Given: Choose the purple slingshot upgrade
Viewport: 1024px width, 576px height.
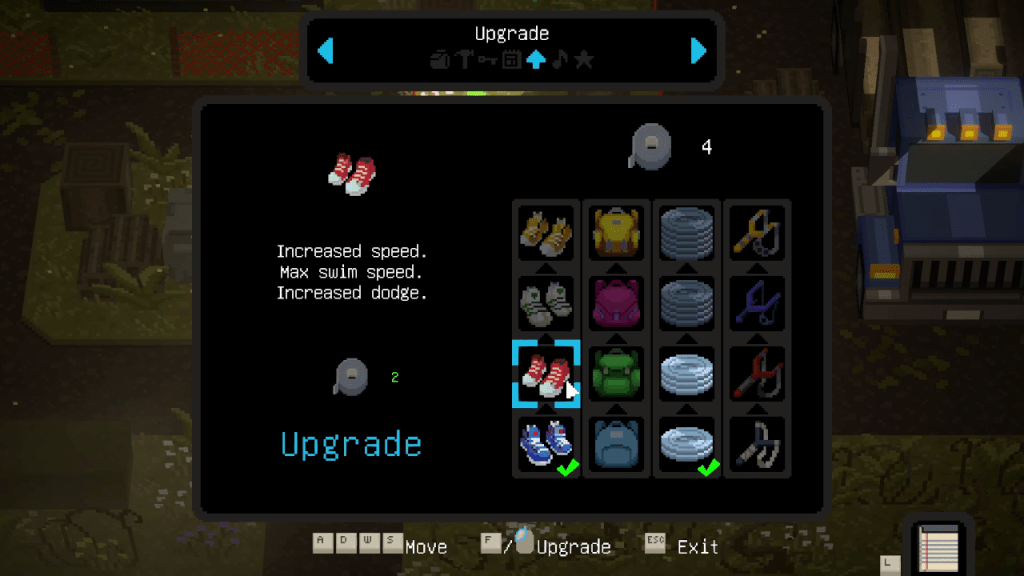Looking at the screenshot, I should tap(756, 304).
